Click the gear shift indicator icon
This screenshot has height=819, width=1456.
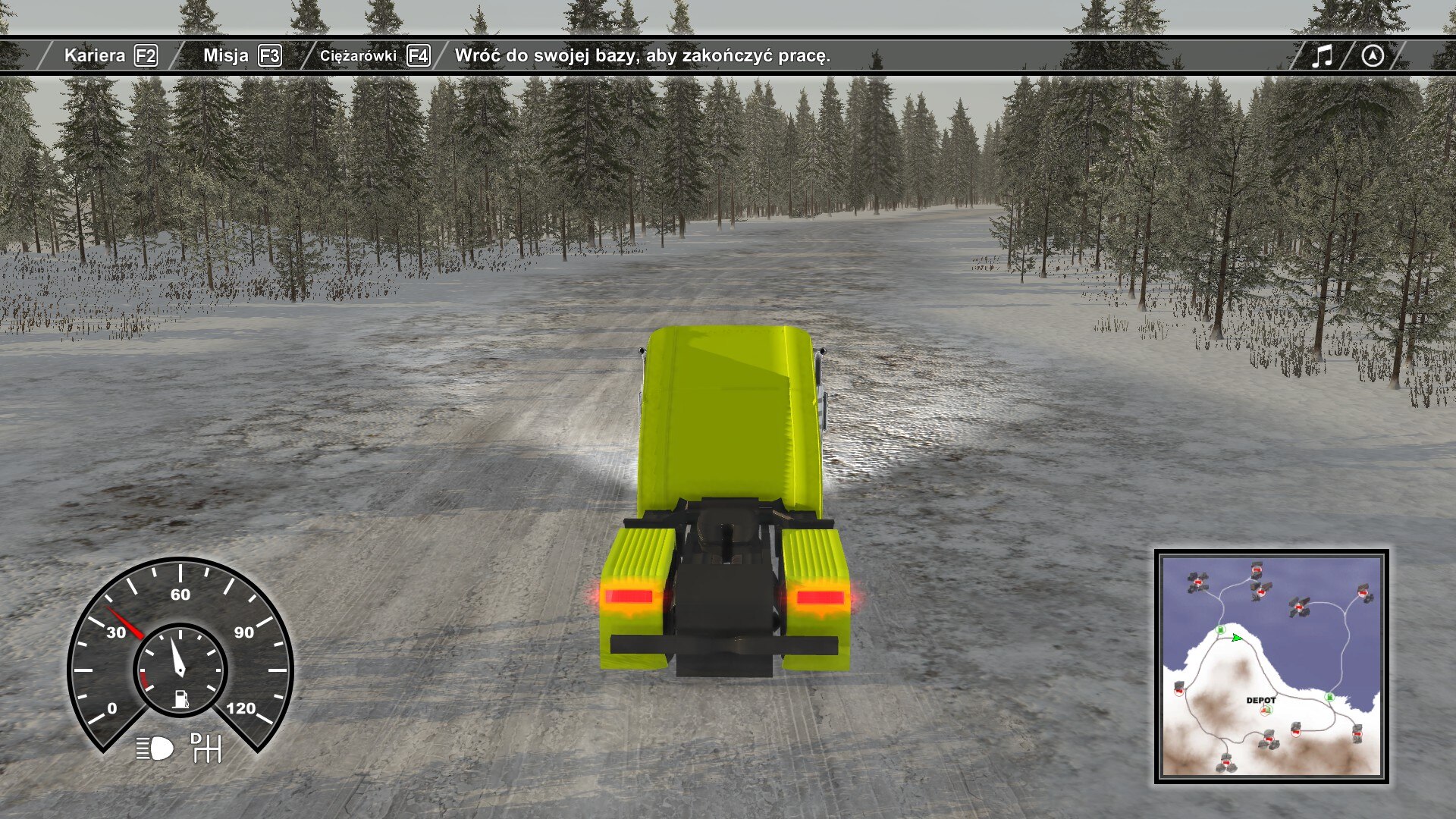[206, 748]
